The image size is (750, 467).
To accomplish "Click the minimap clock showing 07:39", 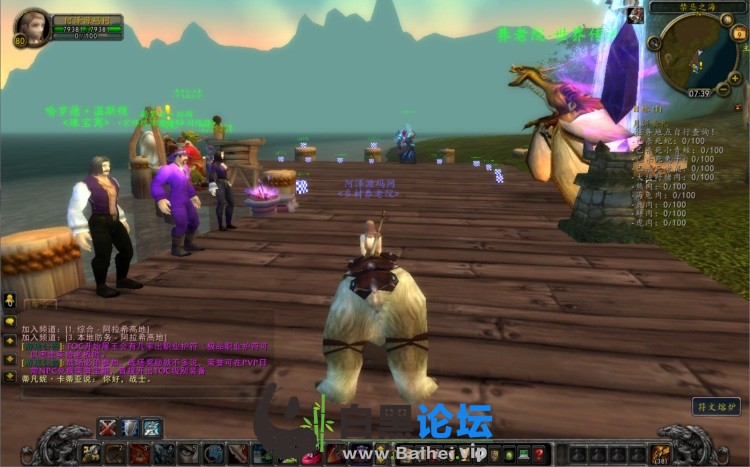I will coord(699,93).
